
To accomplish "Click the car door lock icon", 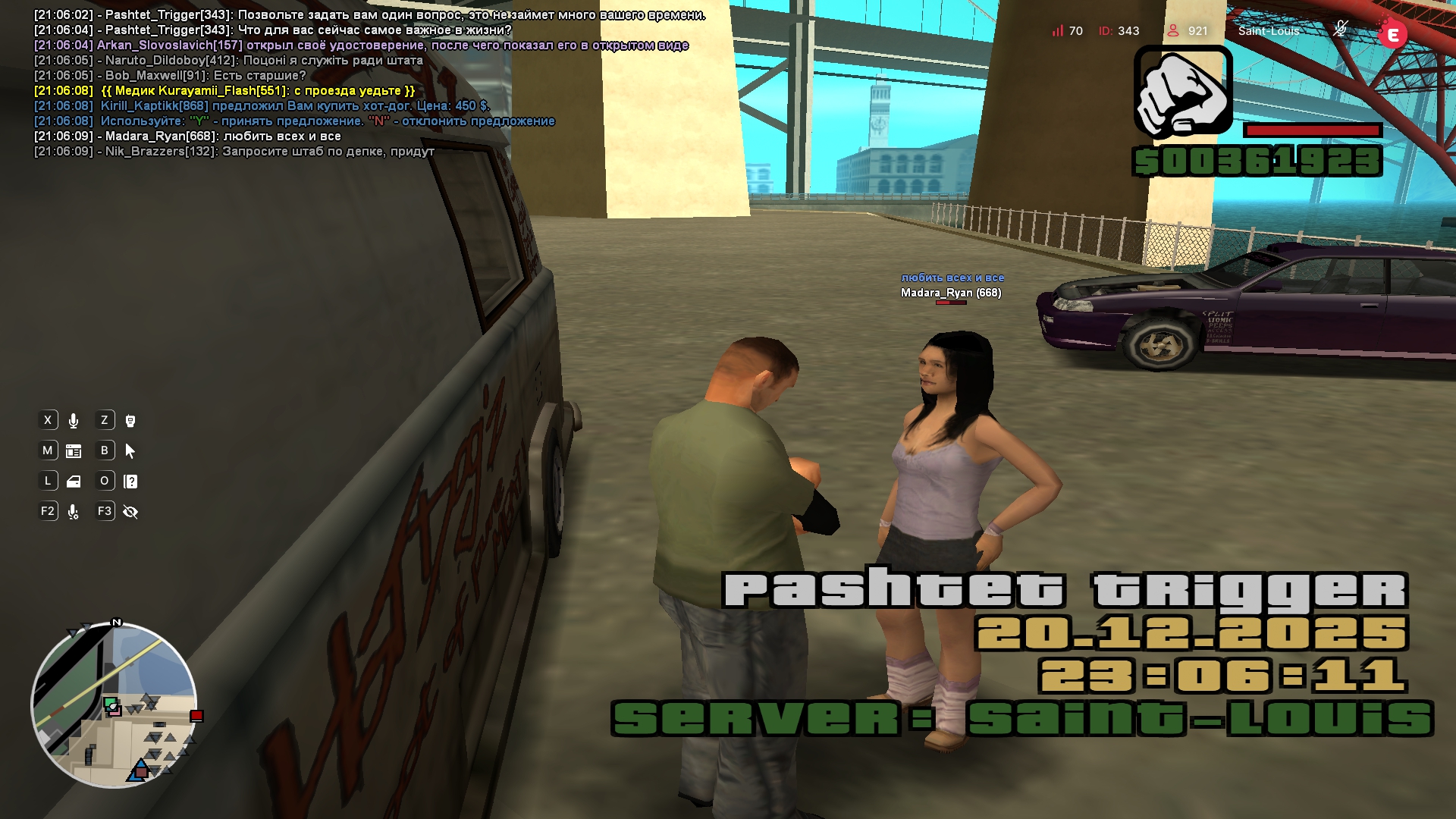I will point(74,482).
